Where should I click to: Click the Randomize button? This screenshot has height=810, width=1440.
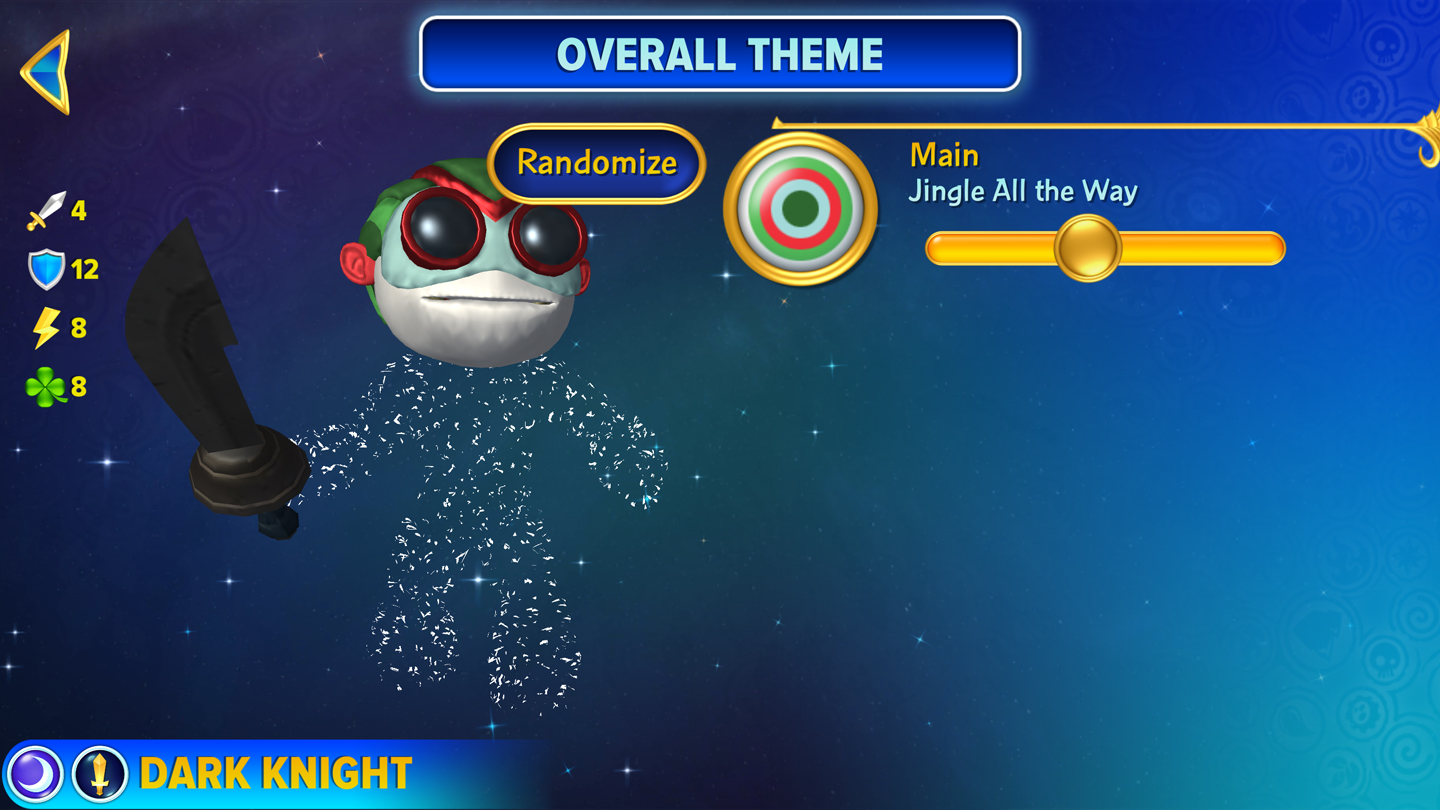[597, 163]
